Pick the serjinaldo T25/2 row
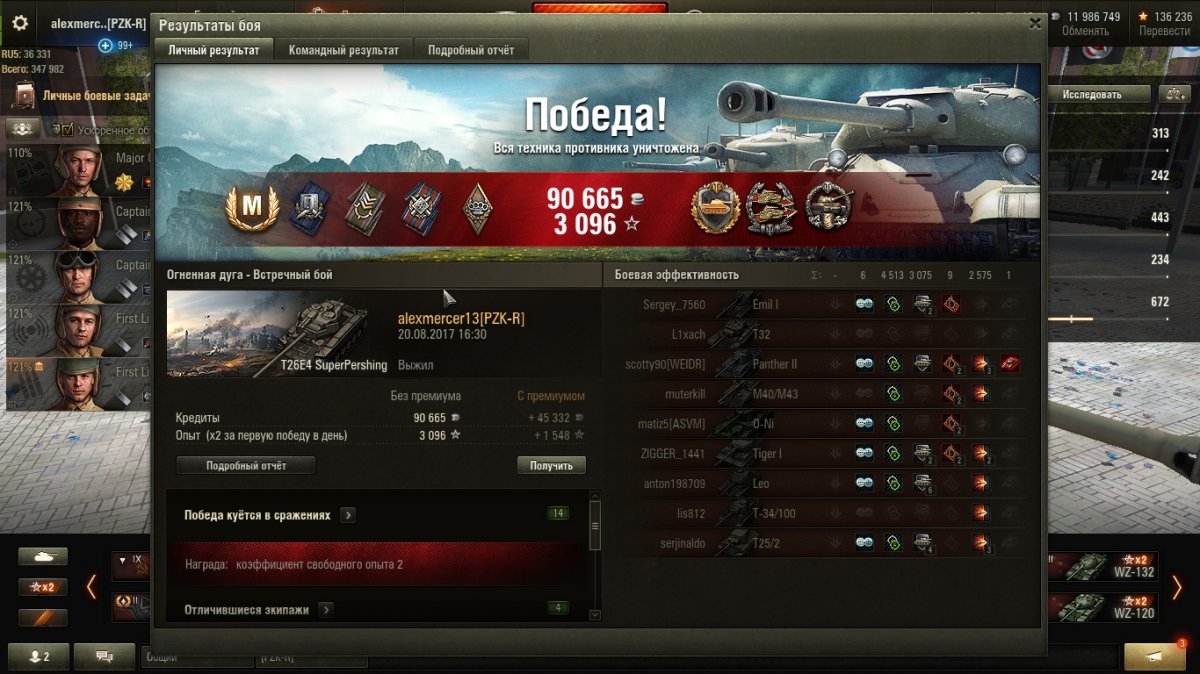The height and width of the screenshot is (674, 1200). coord(820,543)
